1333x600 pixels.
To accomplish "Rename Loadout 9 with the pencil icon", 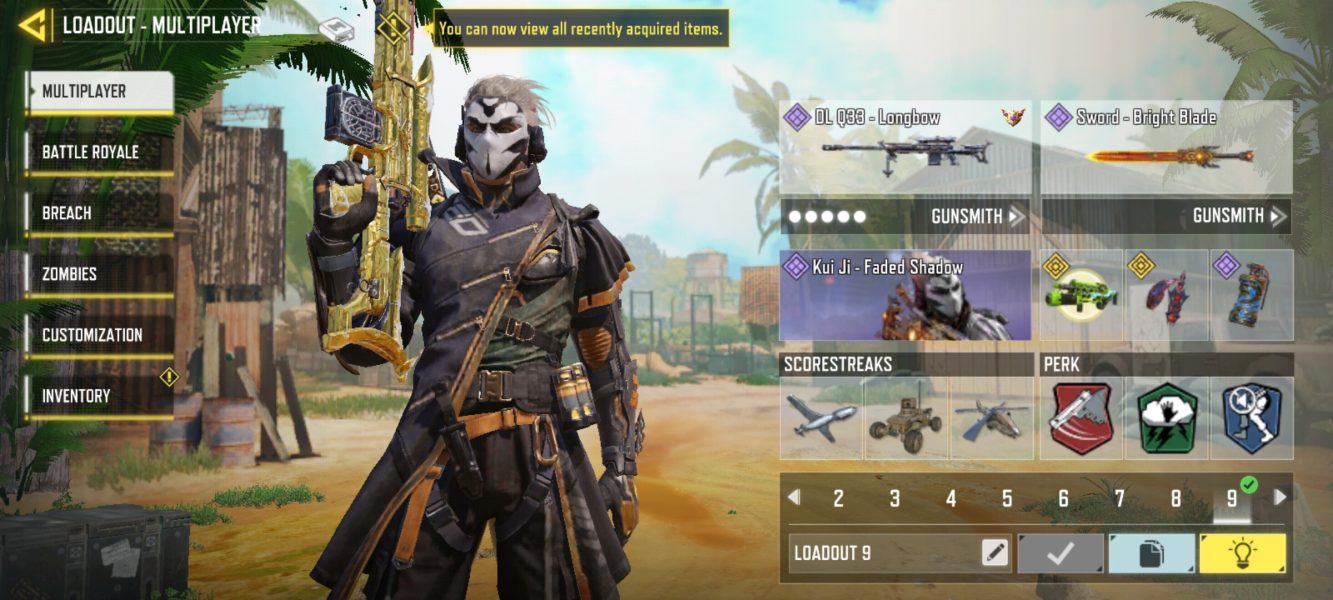I will tap(994, 553).
